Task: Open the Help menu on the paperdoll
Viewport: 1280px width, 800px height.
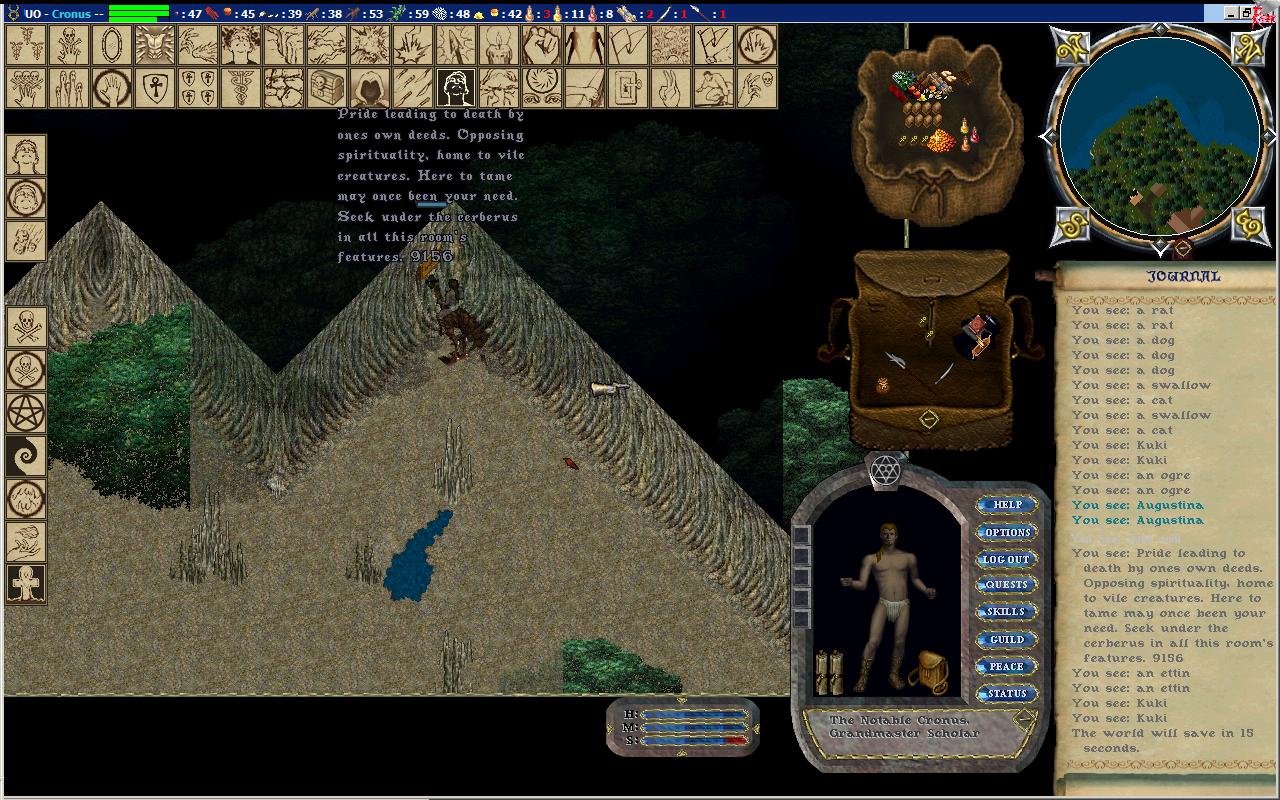Action: pos(1006,505)
